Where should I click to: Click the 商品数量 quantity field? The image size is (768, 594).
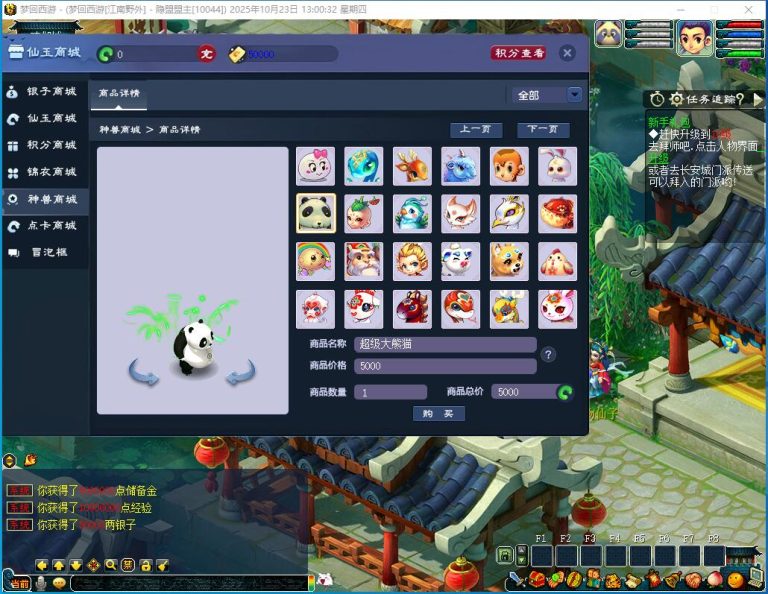390,392
